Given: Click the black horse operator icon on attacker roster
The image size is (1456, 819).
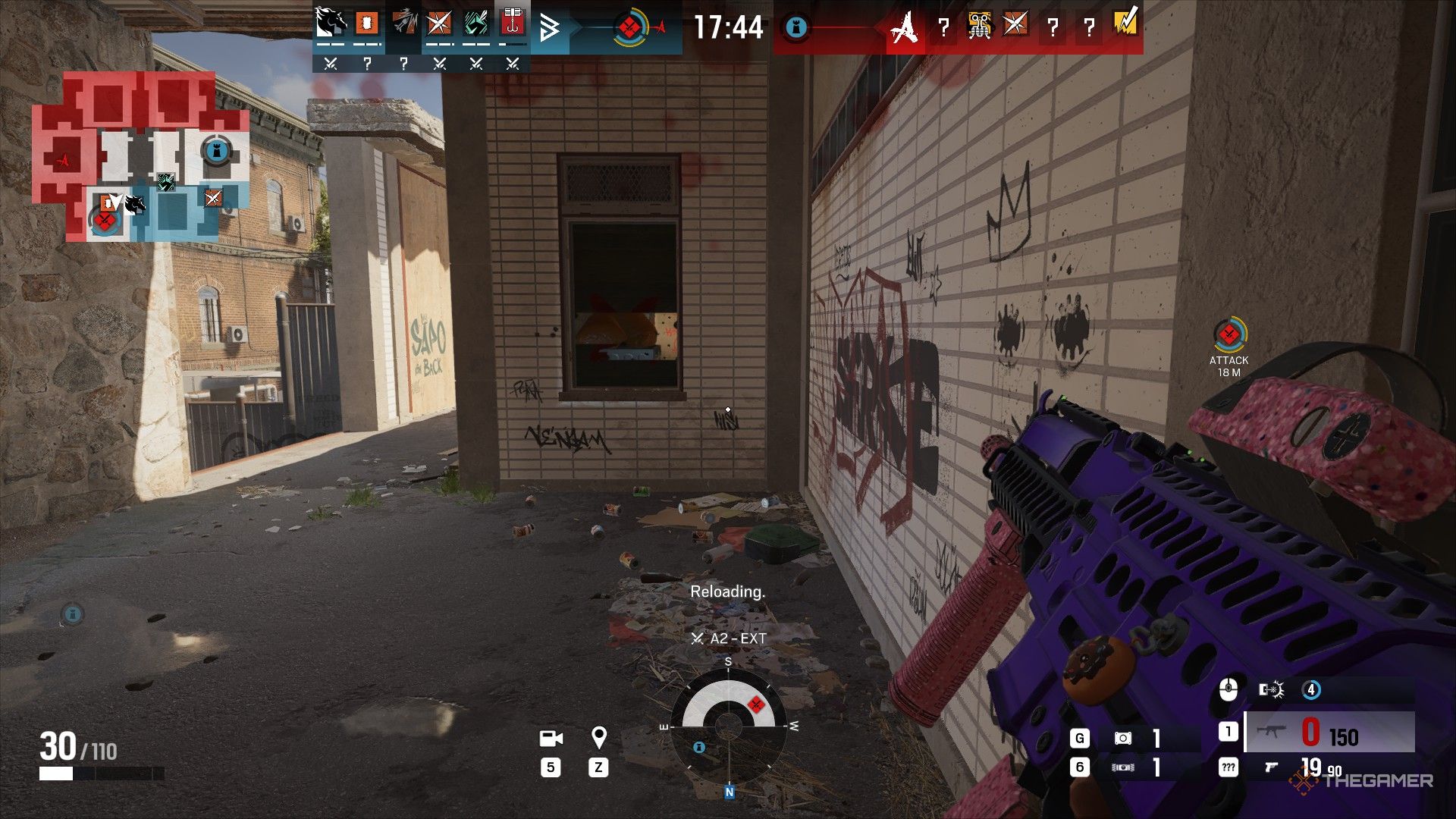Looking at the screenshot, I should pyautogui.click(x=330, y=23).
